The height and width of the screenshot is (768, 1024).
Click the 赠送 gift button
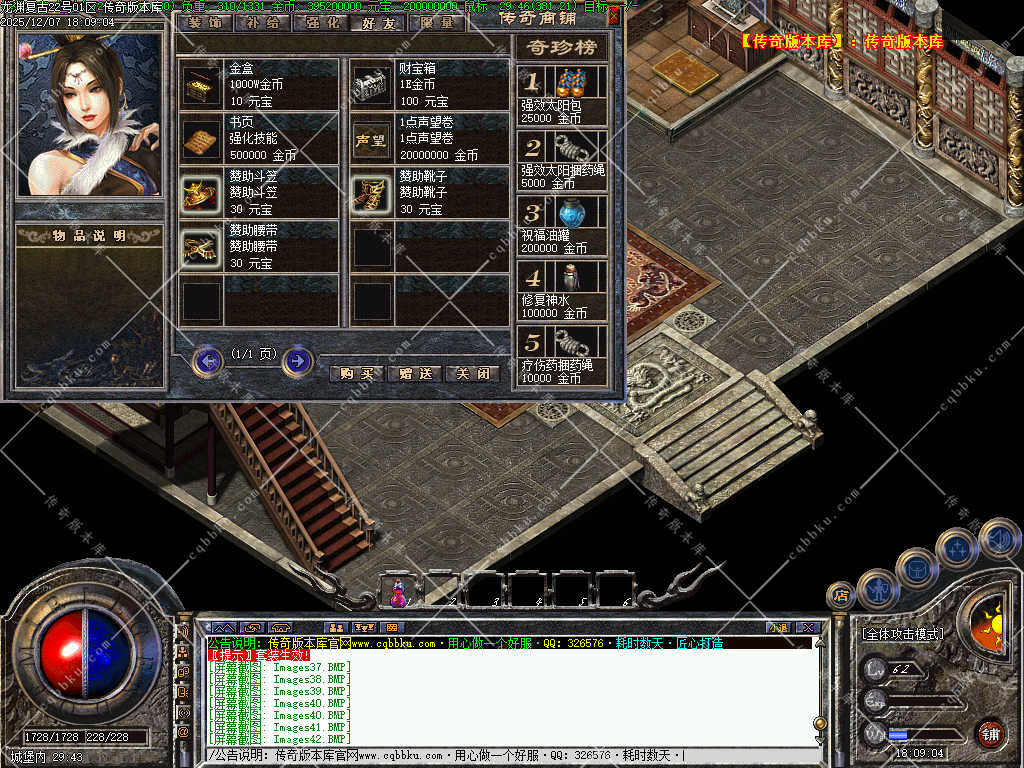point(414,373)
